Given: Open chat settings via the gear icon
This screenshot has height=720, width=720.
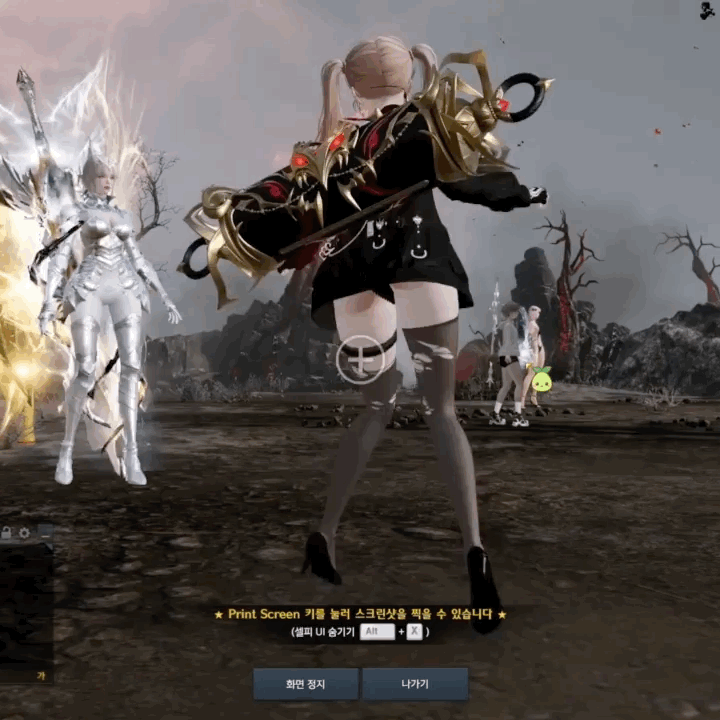Looking at the screenshot, I should click(24, 532).
